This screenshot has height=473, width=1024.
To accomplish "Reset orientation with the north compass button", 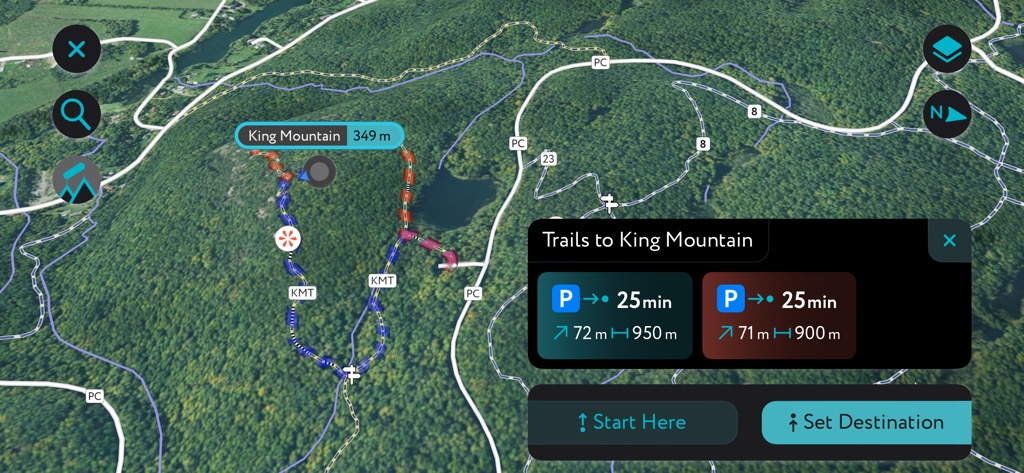I will tap(946, 113).
